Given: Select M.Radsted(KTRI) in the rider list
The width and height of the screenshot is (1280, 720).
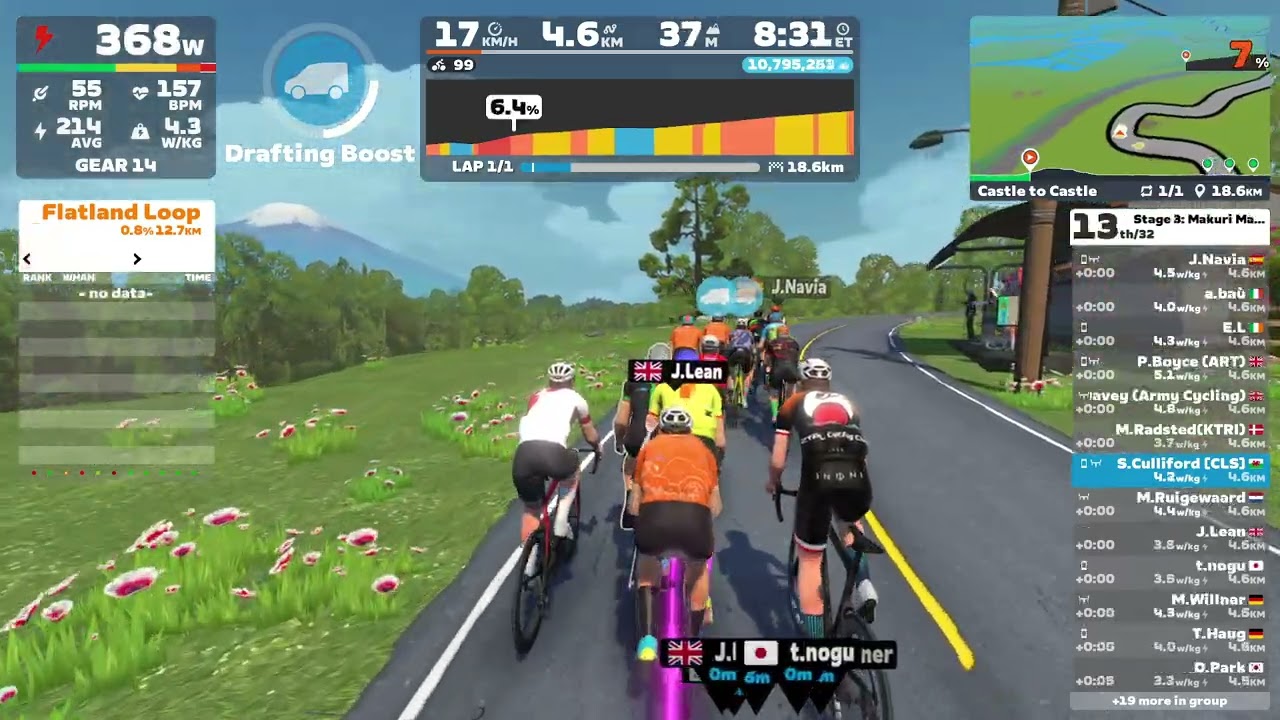Looking at the screenshot, I should (x=1170, y=436).
